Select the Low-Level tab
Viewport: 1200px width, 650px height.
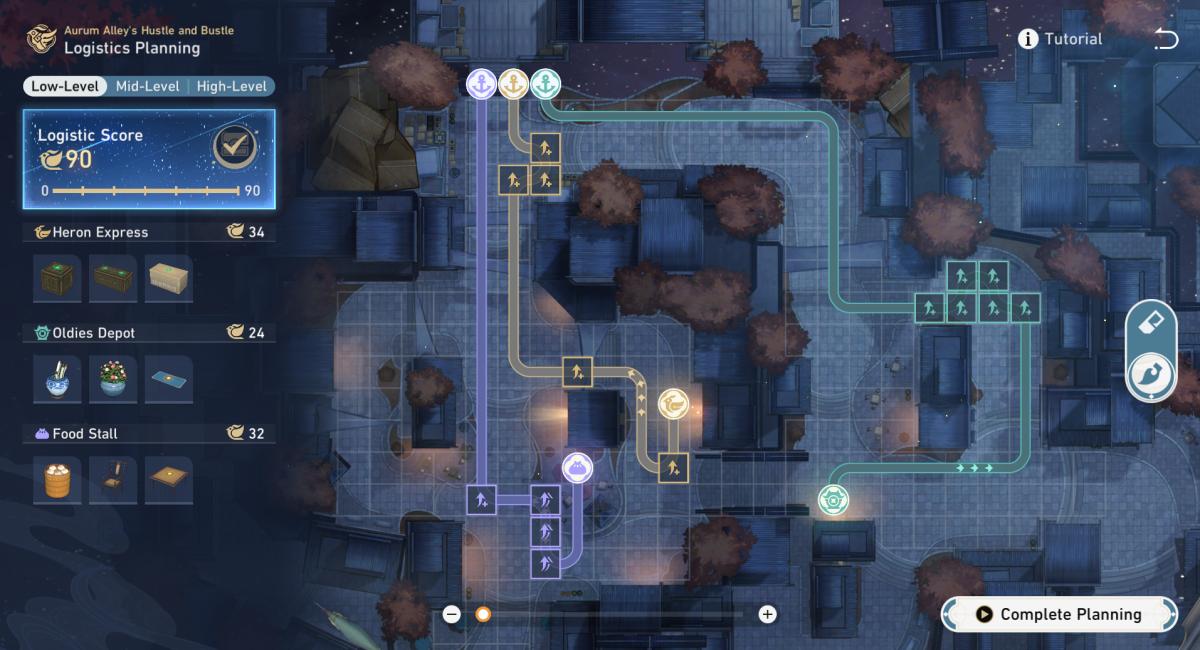64,86
